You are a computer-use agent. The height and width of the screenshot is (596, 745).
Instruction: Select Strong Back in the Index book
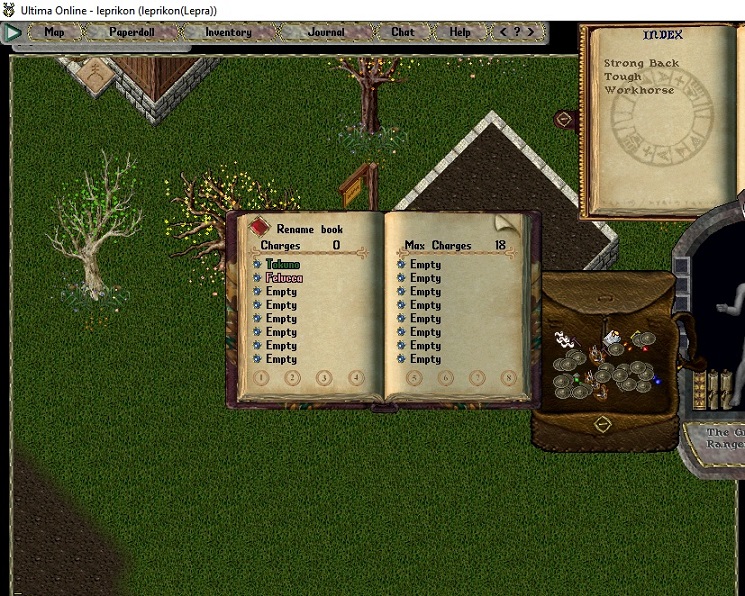click(x=640, y=63)
